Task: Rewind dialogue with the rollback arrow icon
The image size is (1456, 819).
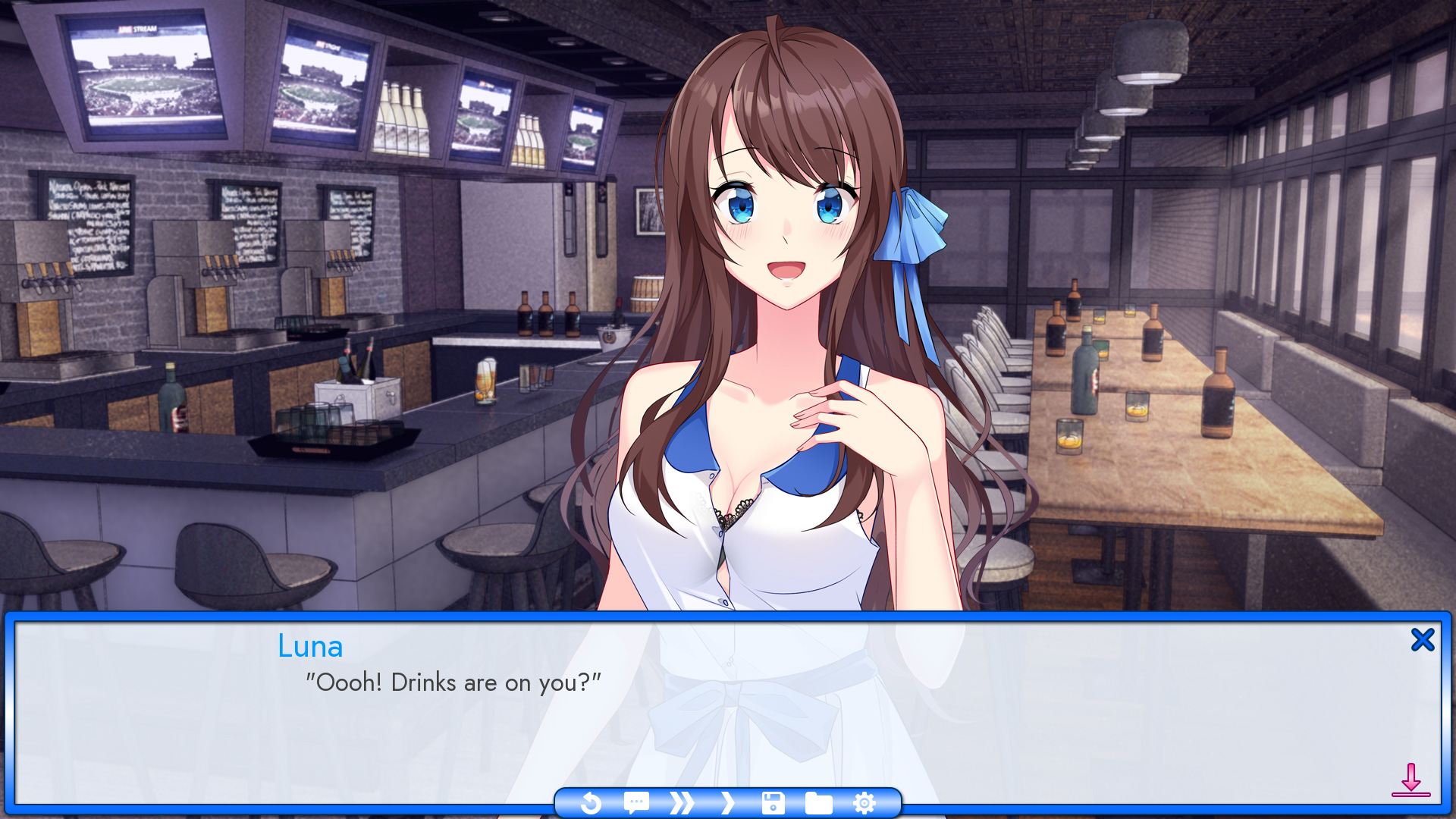Action: [x=591, y=802]
